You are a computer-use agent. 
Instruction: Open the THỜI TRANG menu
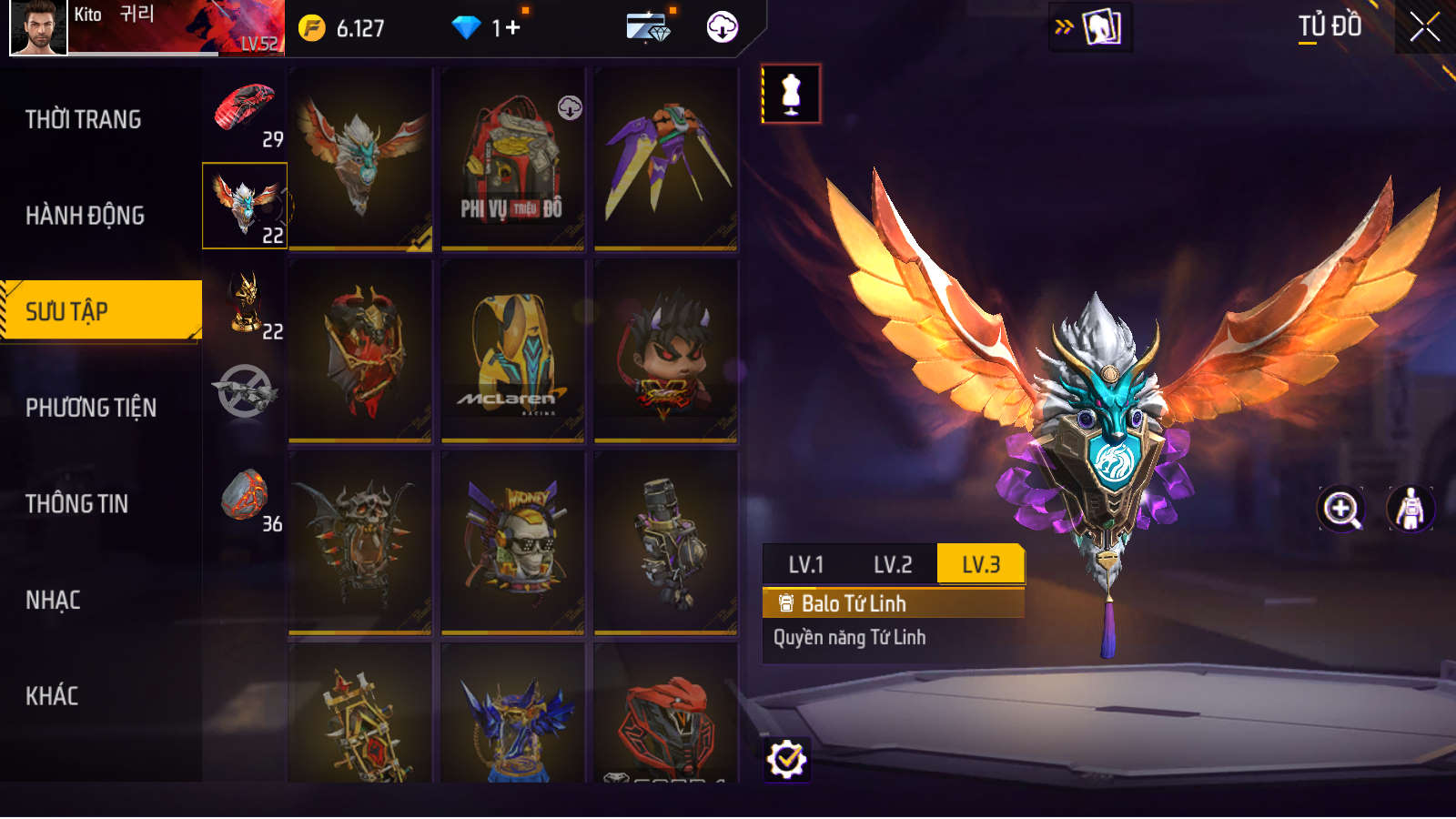pyautogui.click(x=84, y=119)
